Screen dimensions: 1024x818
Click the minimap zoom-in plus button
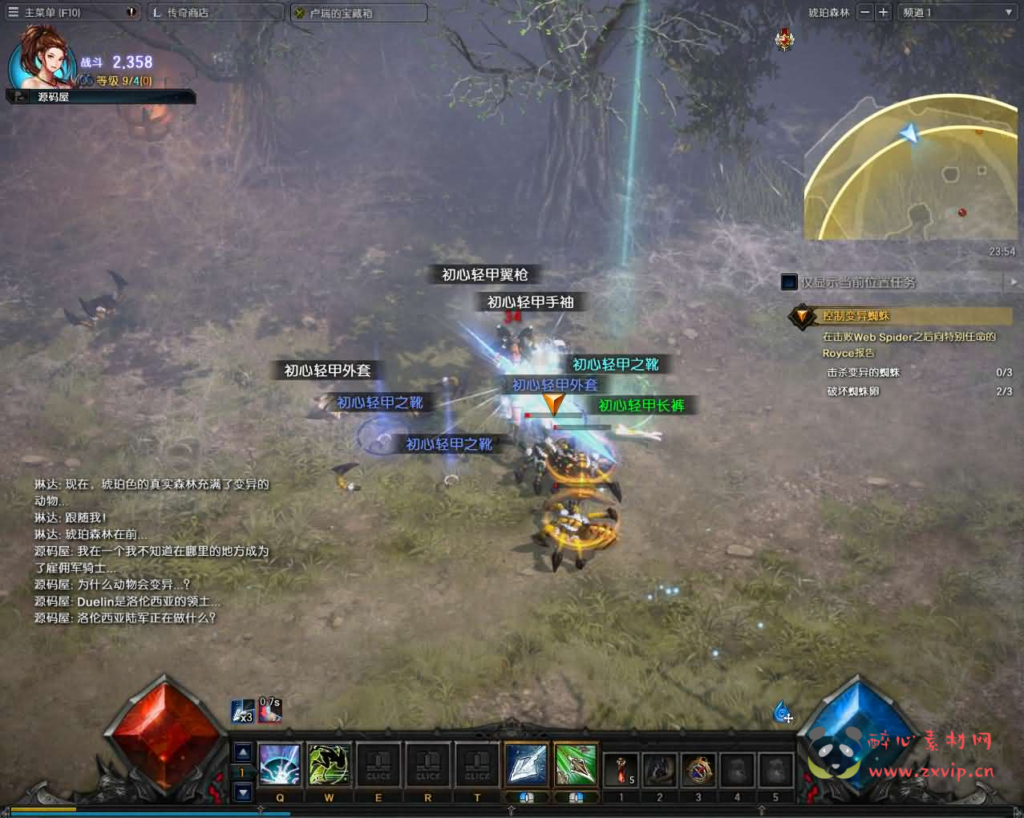click(883, 12)
